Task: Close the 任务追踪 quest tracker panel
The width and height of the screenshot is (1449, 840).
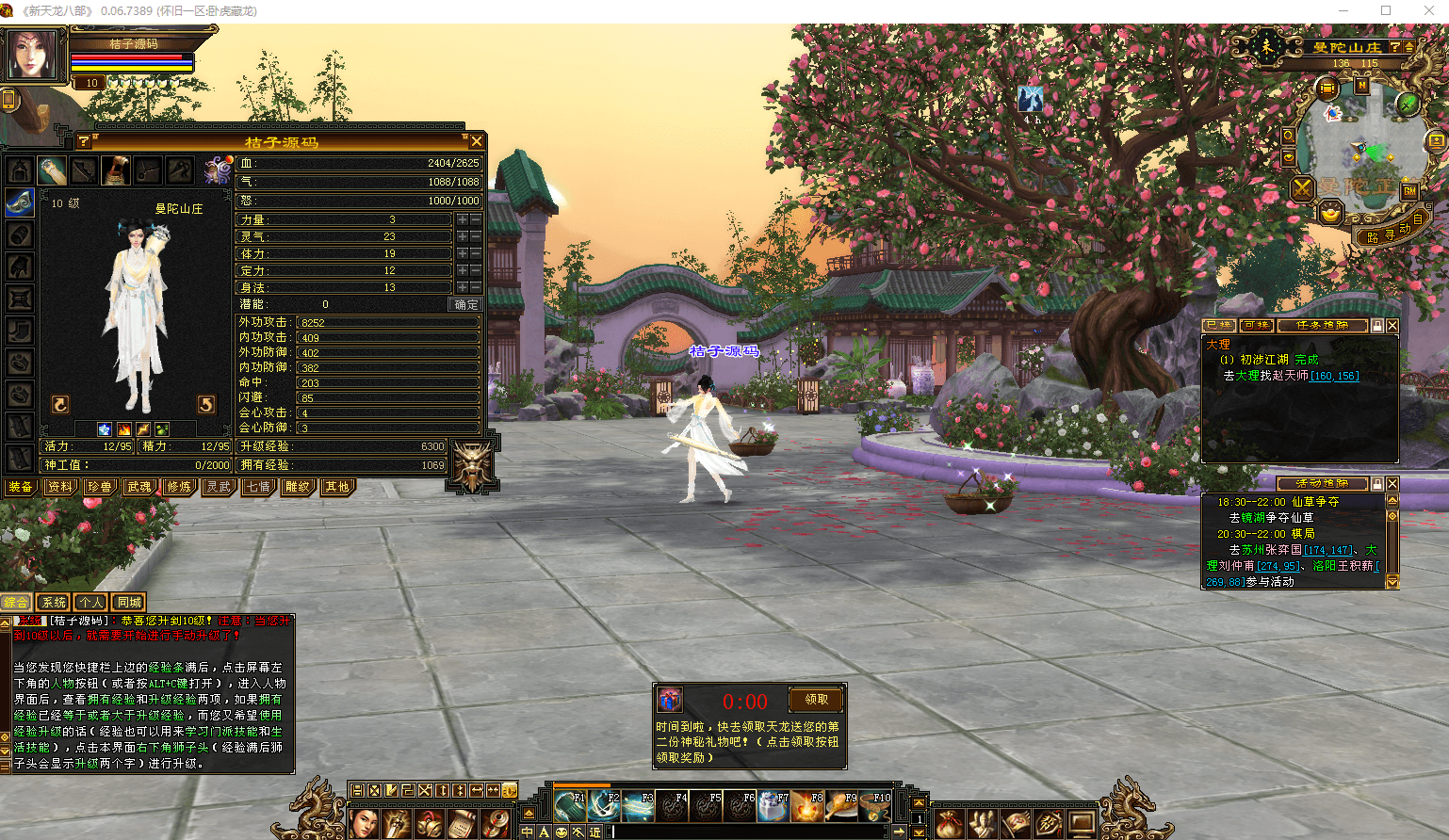Action: (1392, 326)
